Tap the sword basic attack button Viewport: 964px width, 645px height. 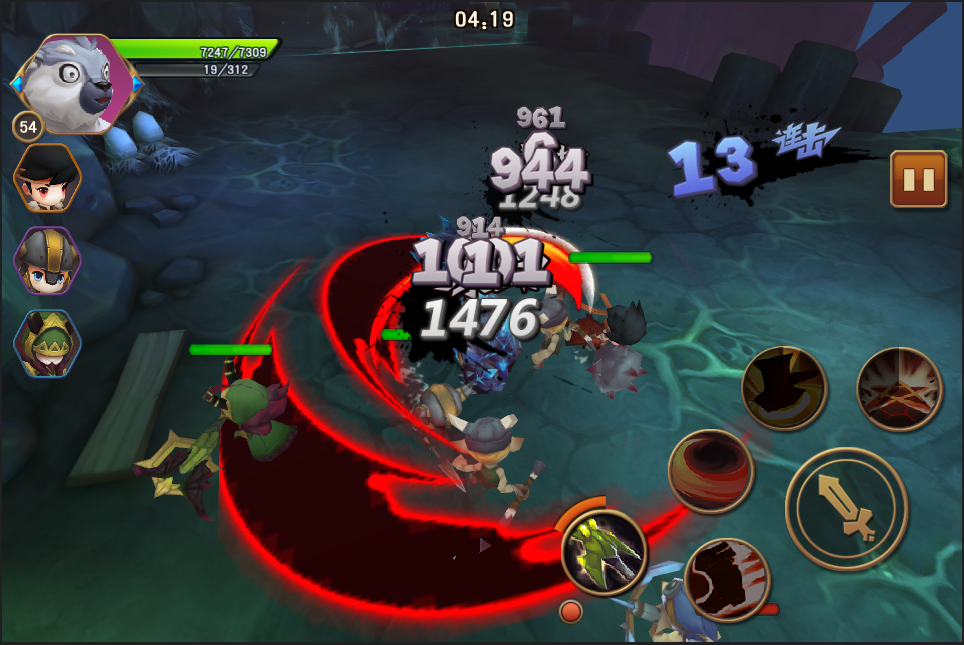(846, 508)
